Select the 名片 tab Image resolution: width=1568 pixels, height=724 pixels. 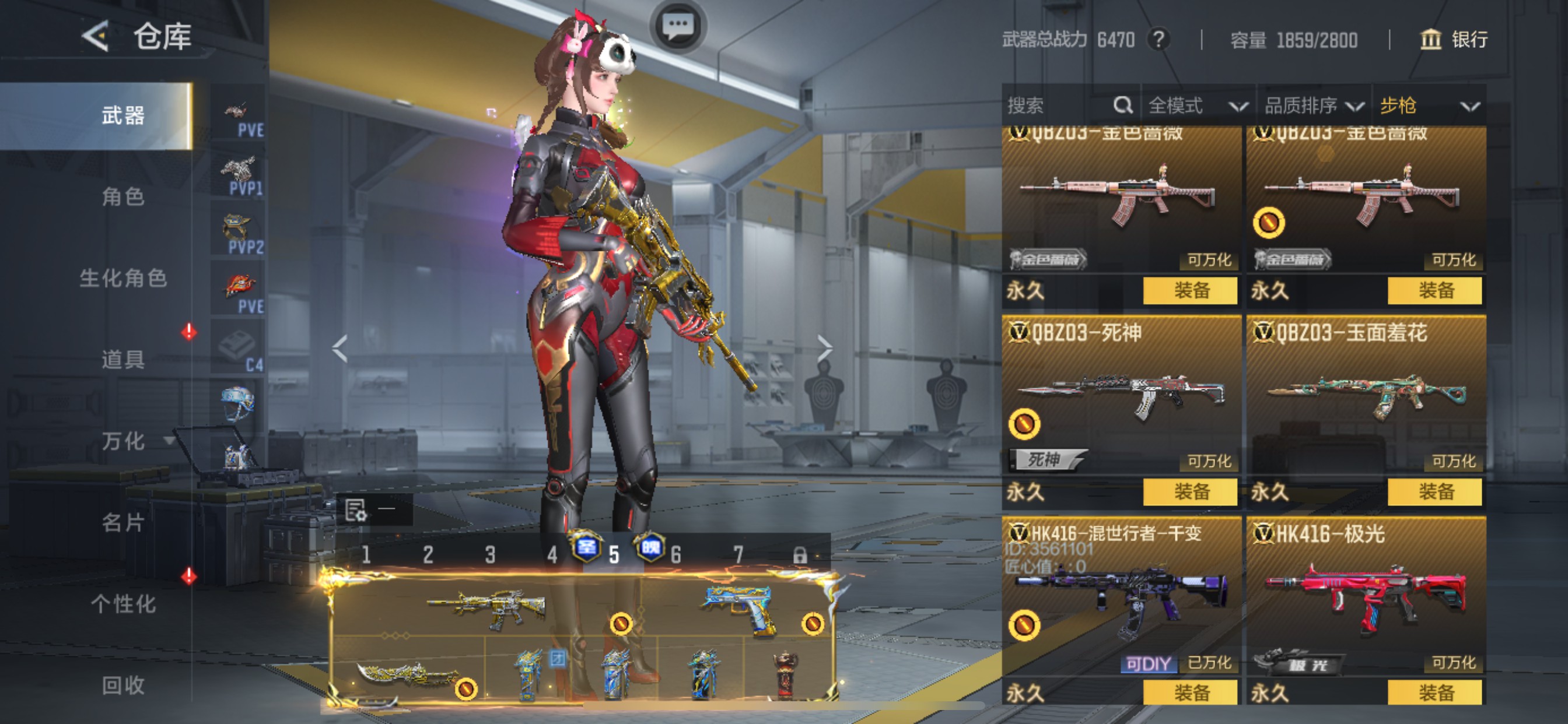(x=123, y=522)
